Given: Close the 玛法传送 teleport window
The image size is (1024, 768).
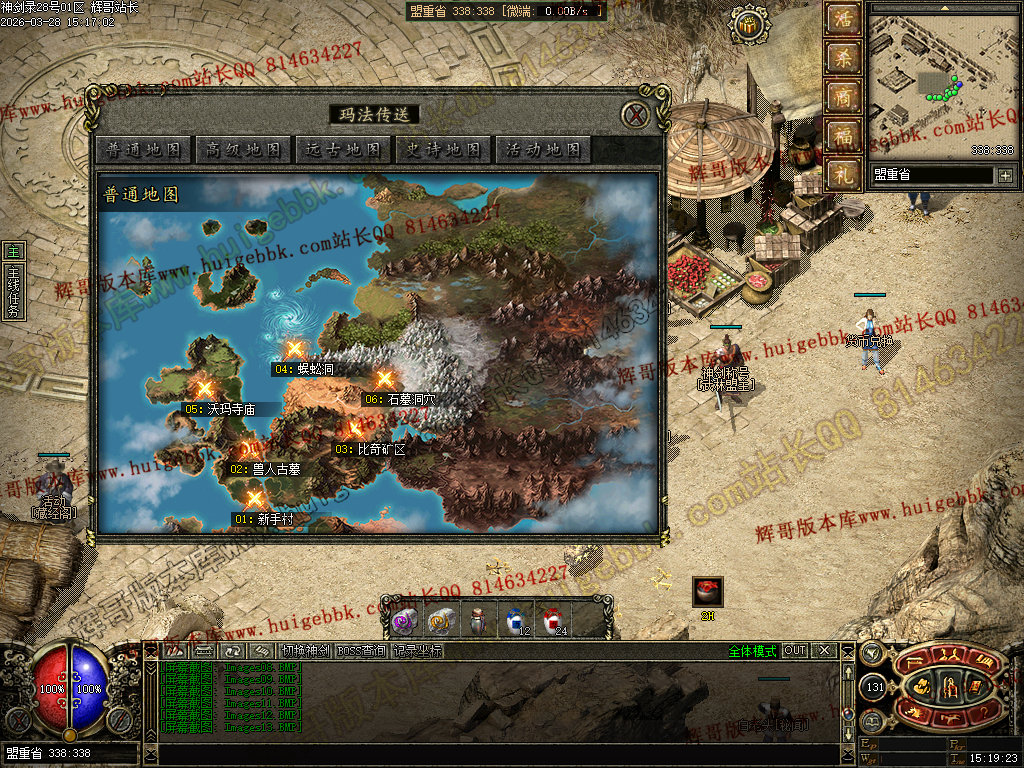Looking at the screenshot, I should tap(635, 115).
